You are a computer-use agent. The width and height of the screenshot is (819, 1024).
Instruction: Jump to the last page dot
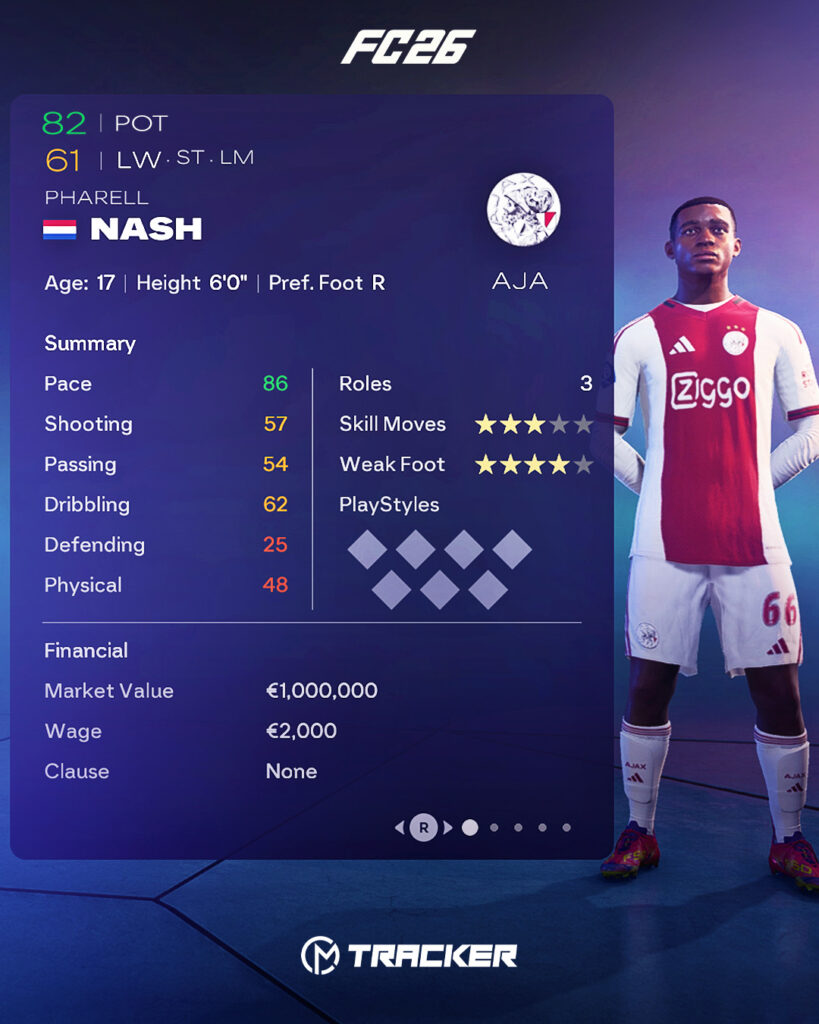(x=566, y=827)
